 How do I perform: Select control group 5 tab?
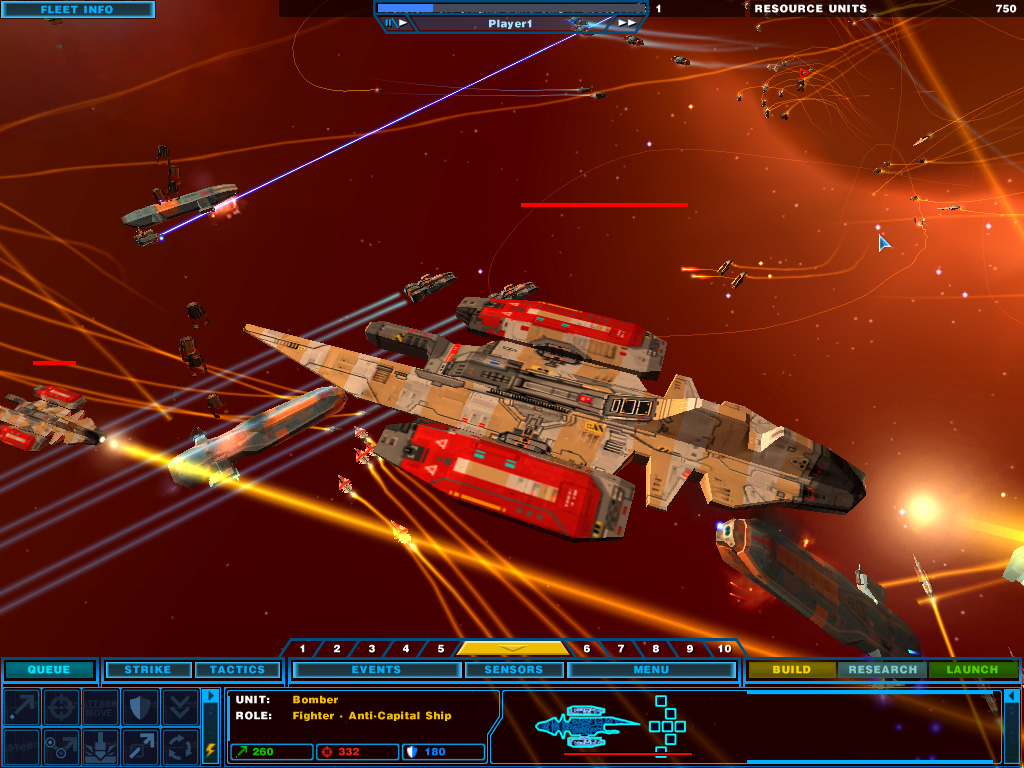(441, 649)
